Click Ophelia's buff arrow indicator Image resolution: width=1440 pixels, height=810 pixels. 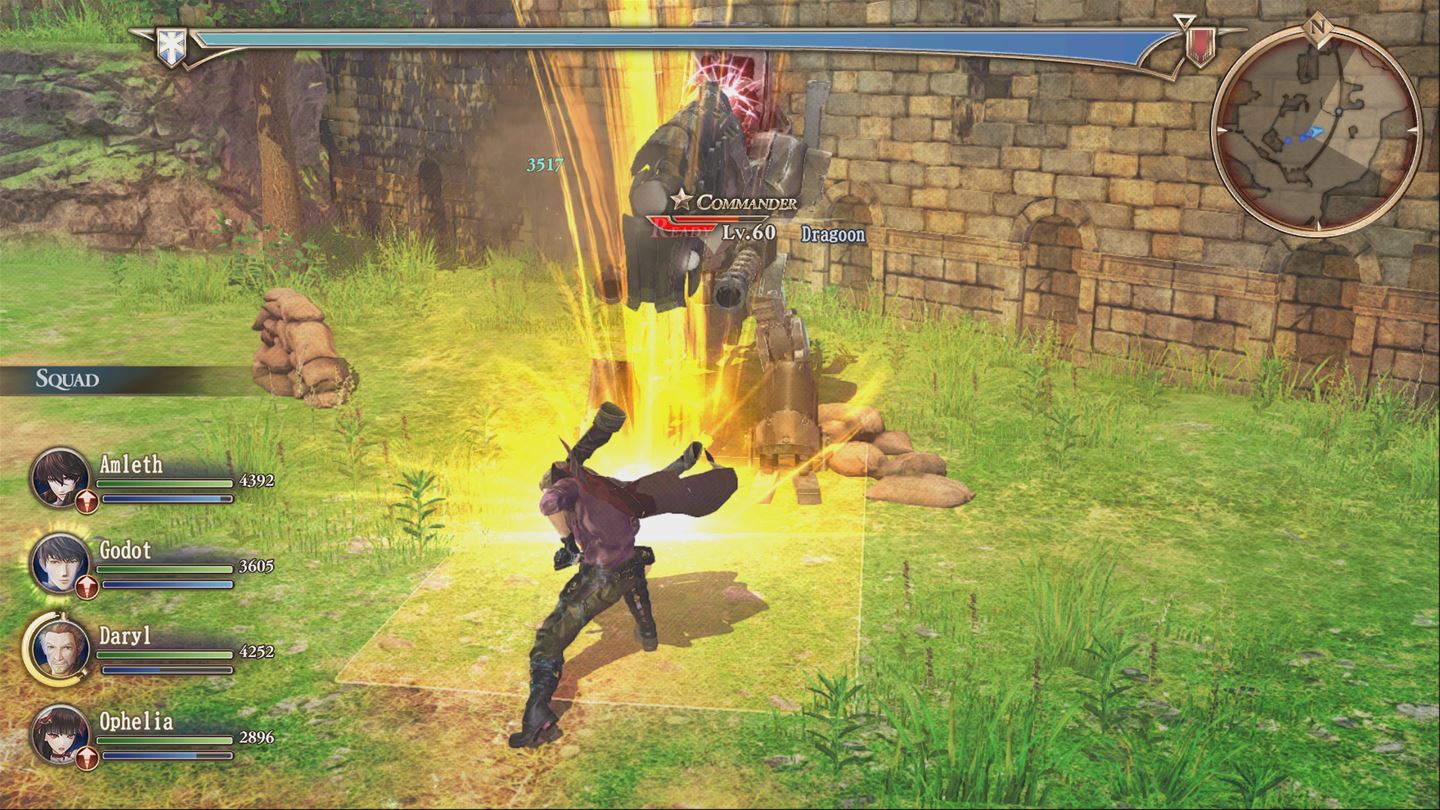click(85, 759)
